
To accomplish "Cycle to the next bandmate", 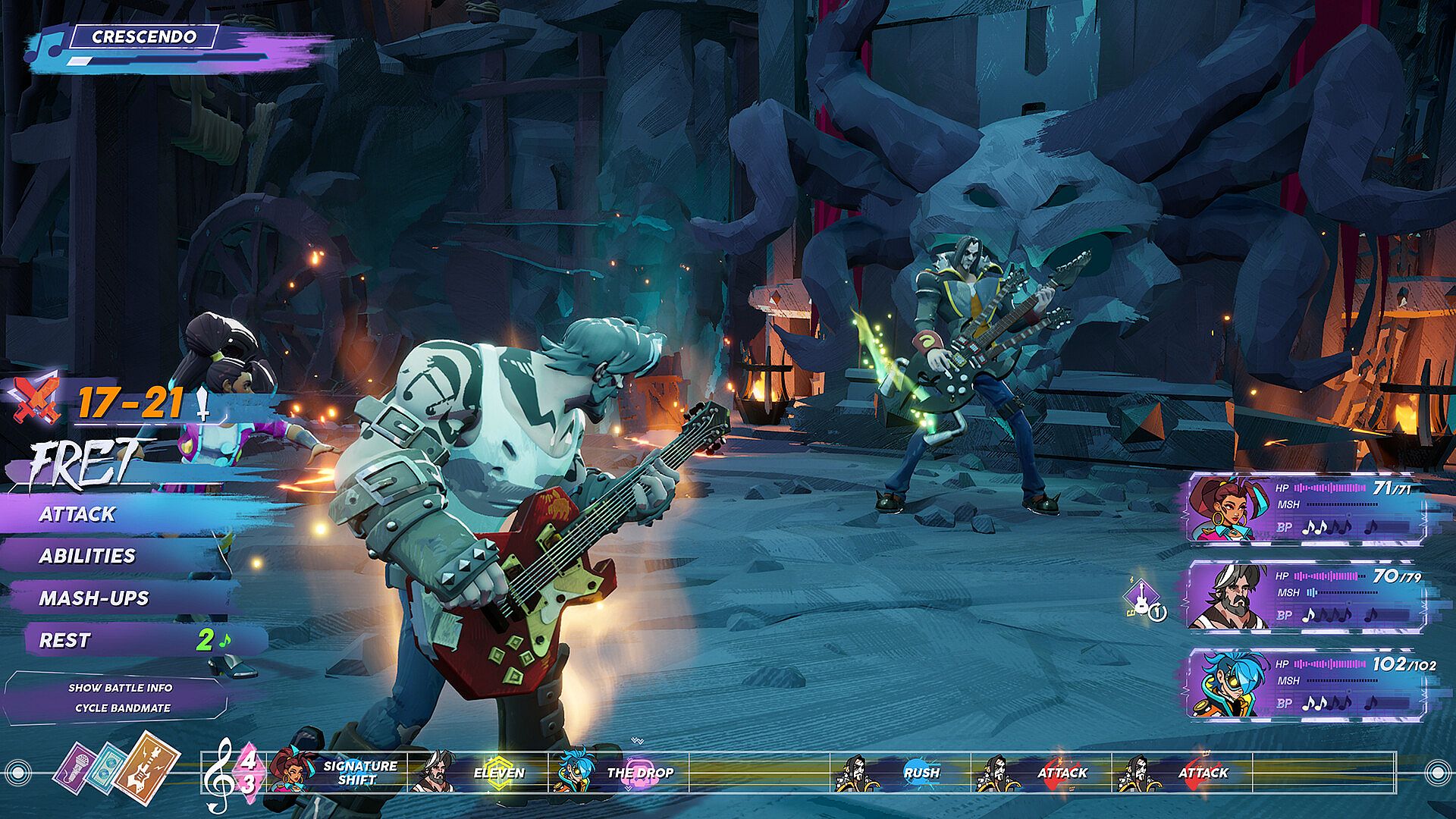I will [x=123, y=708].
